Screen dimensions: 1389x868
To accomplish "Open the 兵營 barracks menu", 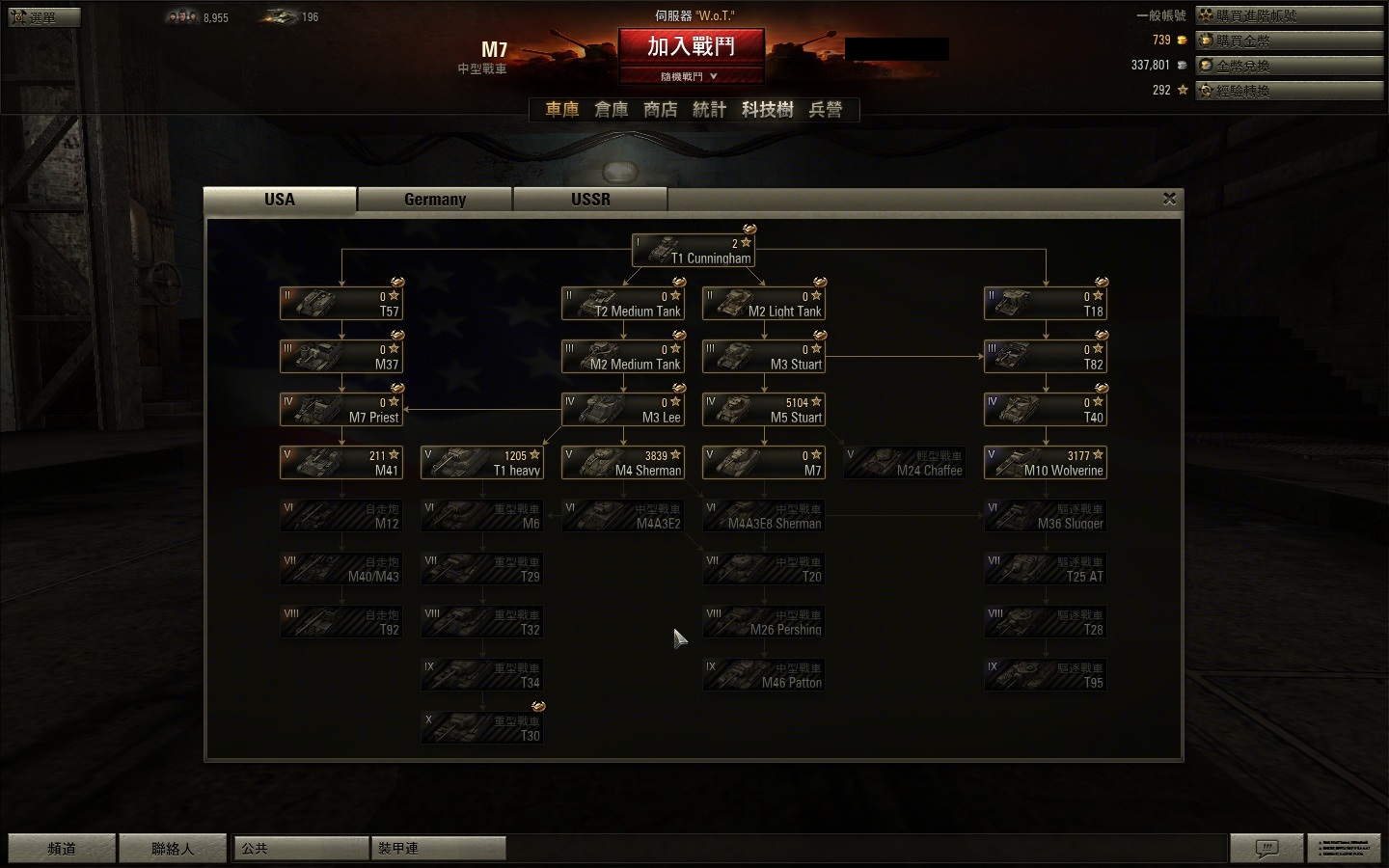I will pos(826,110).
